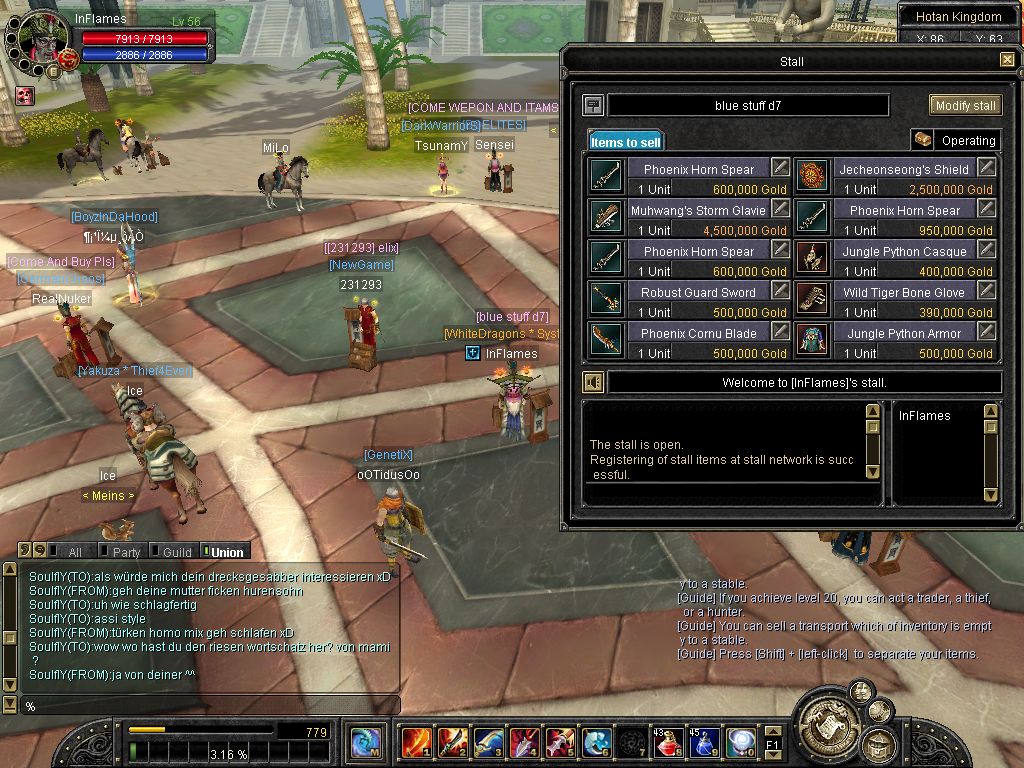
Task: Click the Modify stall button
Action: 965,105
